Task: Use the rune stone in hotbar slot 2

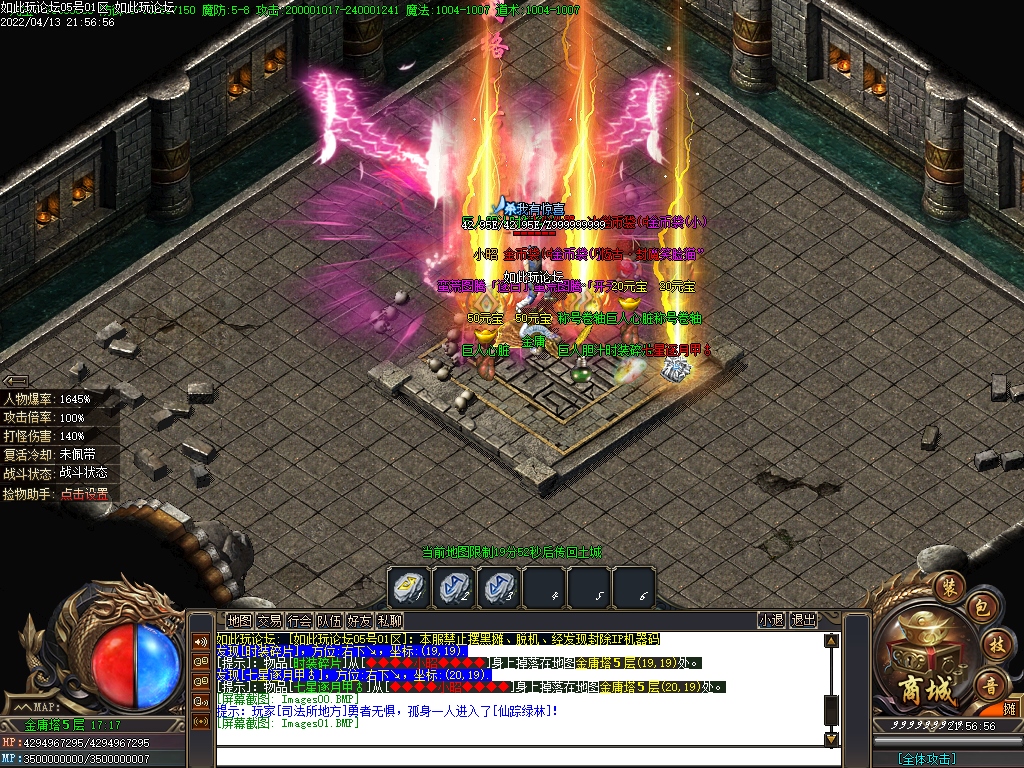Action: point(454,588)
